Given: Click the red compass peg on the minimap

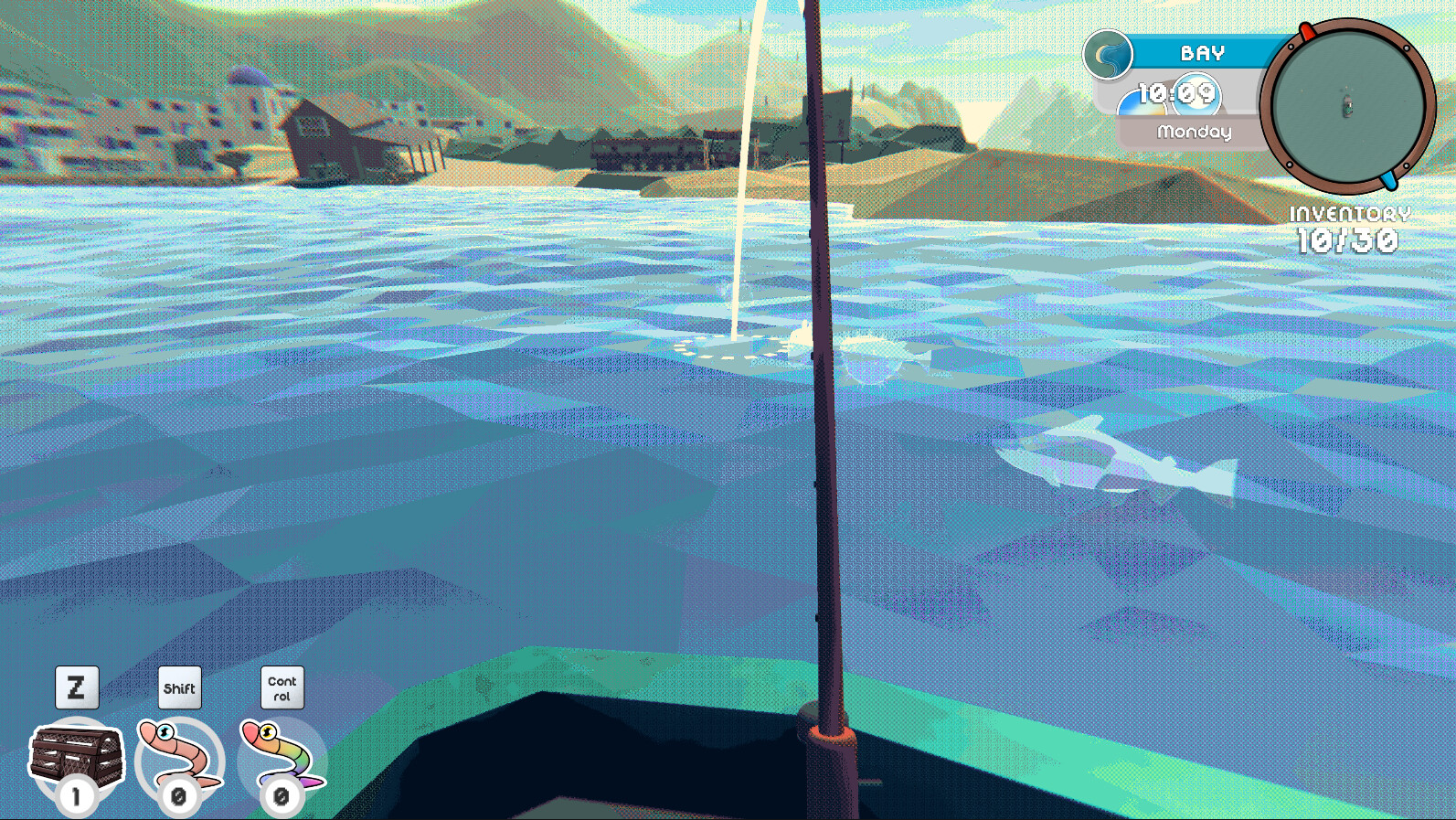Looking at the screenshot, I should [x=1307, y=30].
